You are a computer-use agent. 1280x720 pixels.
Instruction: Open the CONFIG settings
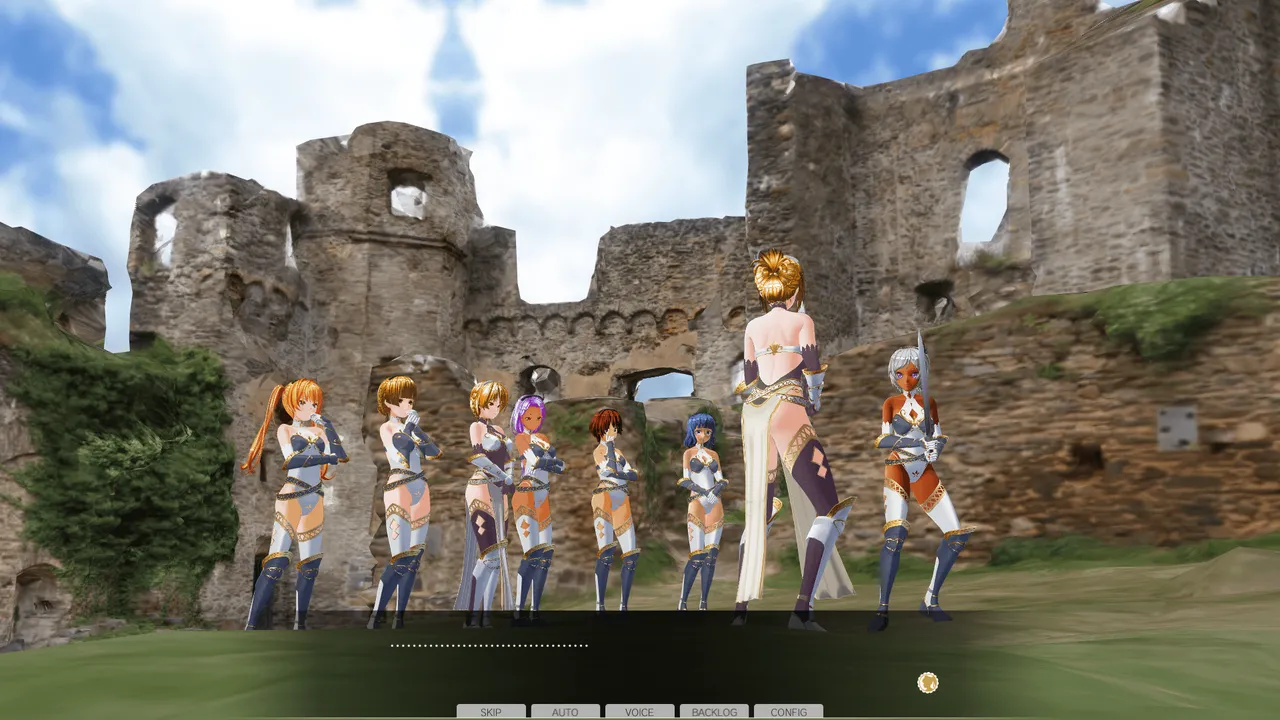pos(788,712)
